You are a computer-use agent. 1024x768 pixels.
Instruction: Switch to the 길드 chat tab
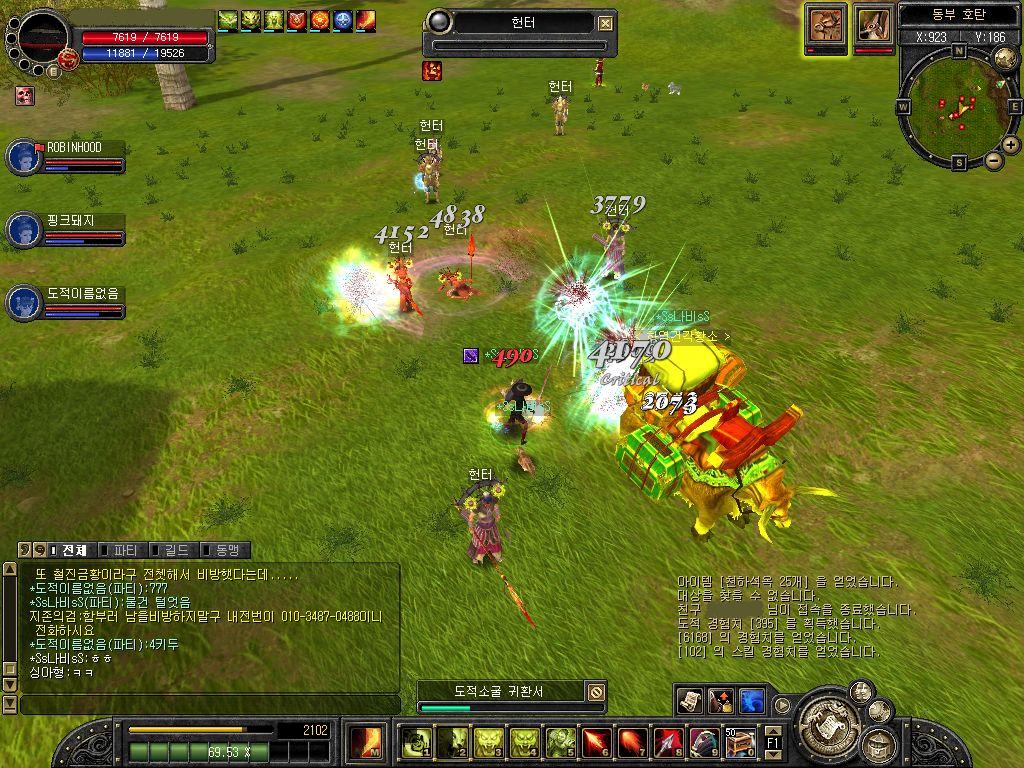tap(173, 550)
